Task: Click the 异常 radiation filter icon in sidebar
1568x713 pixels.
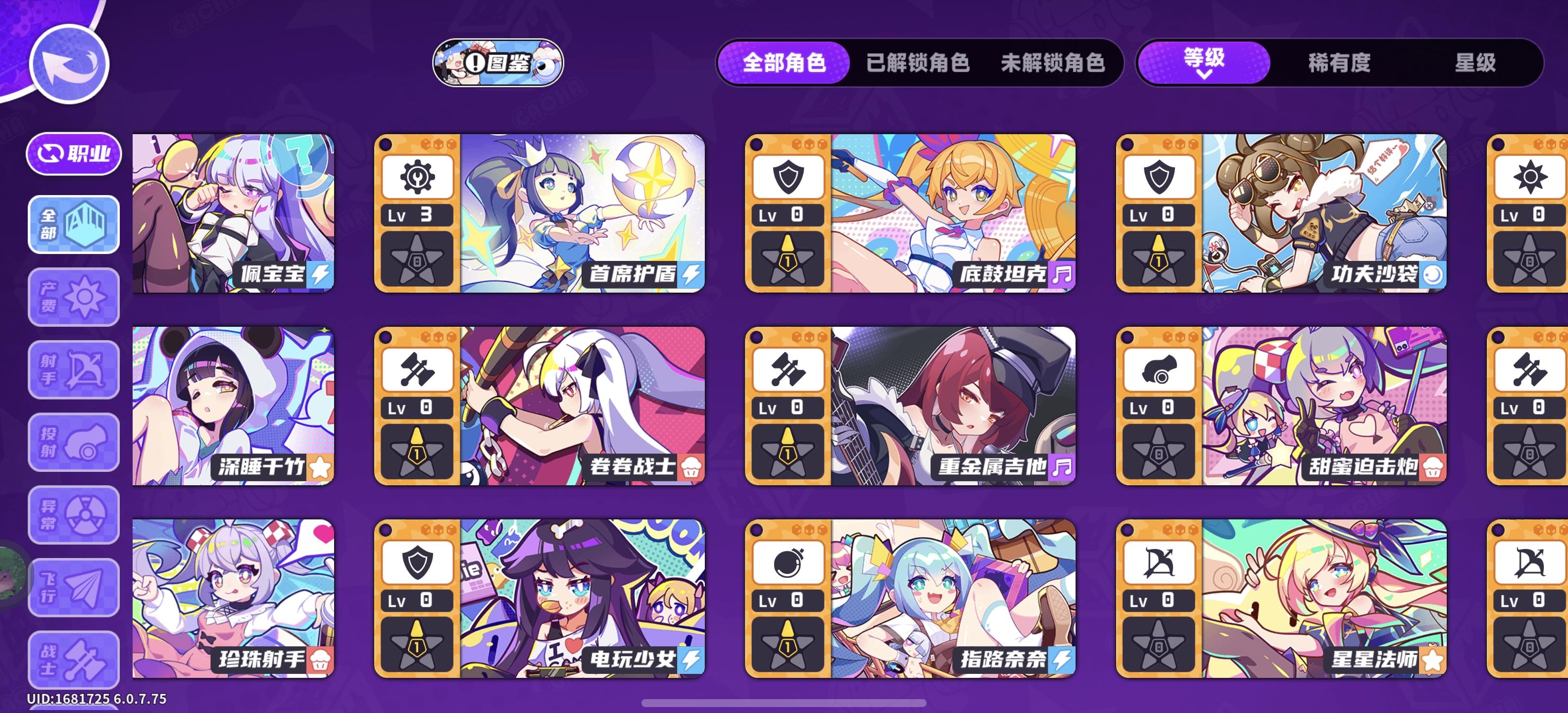Action: coord(73,514)
